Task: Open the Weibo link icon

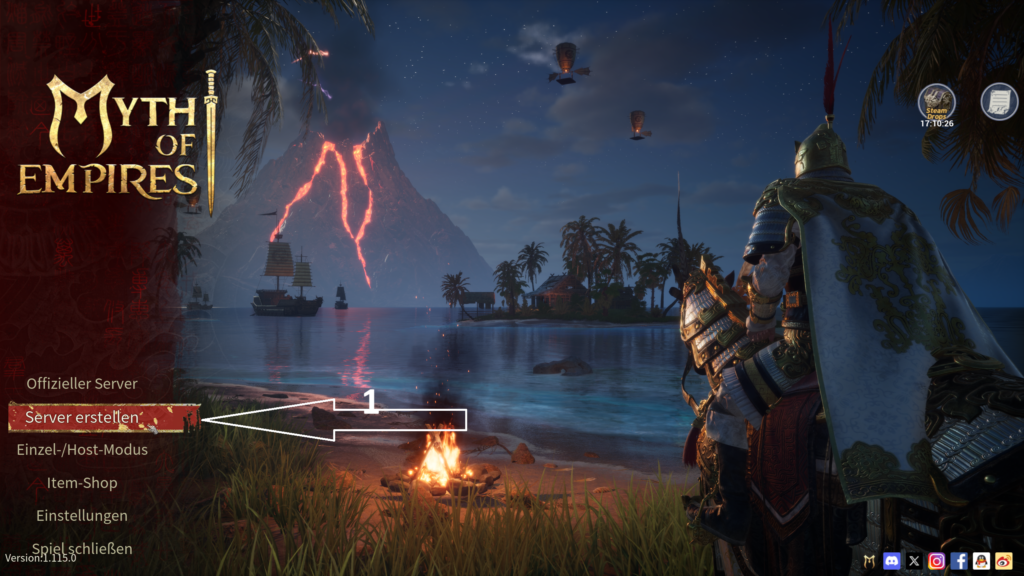Action: coord(1003,561)
